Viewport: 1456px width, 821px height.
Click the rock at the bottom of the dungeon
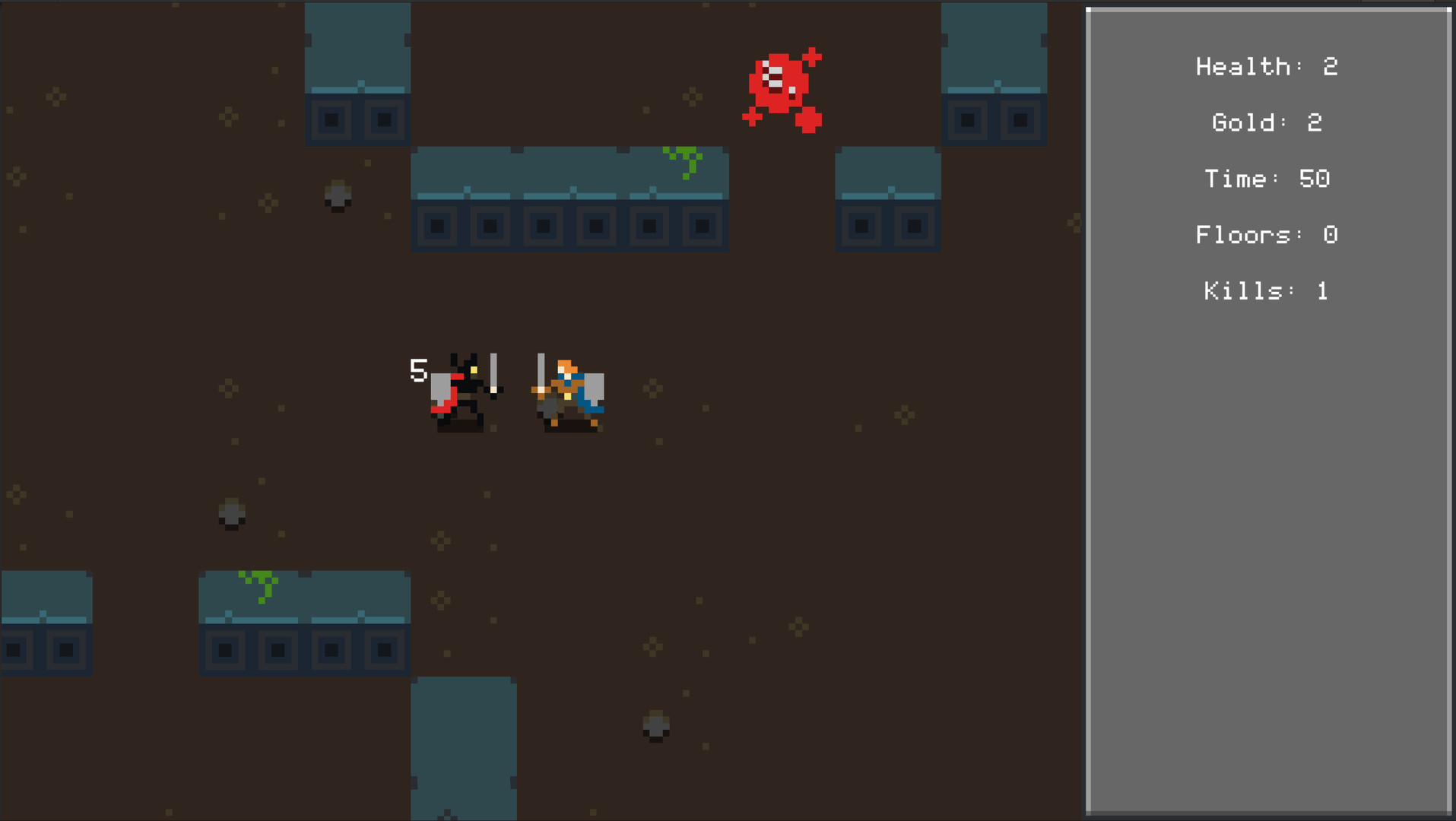654,730
